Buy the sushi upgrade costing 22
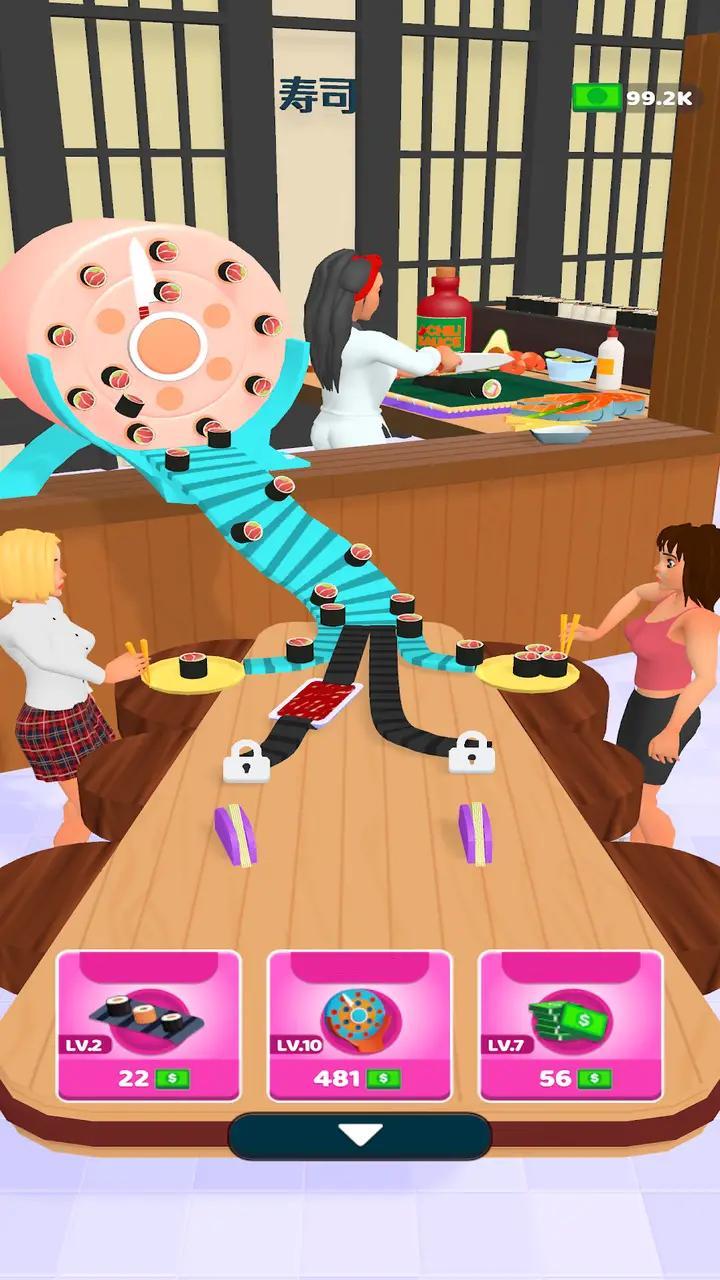The height and width of the screenshot is (1280, 720). (148, 1025)
